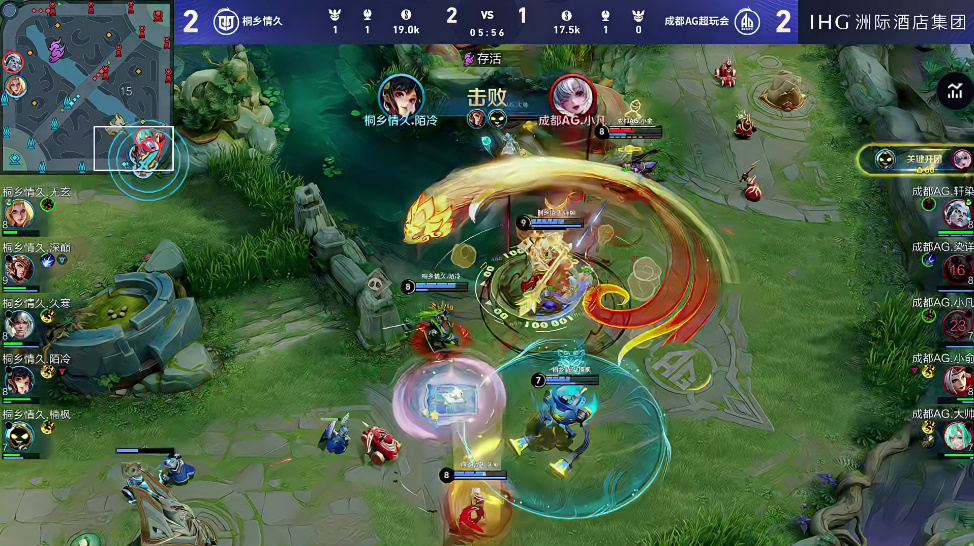Focus camera on 成都AG.小俞 portrait
The height and width of the screenshot is (546, 974).
click(x=957, y=380)
